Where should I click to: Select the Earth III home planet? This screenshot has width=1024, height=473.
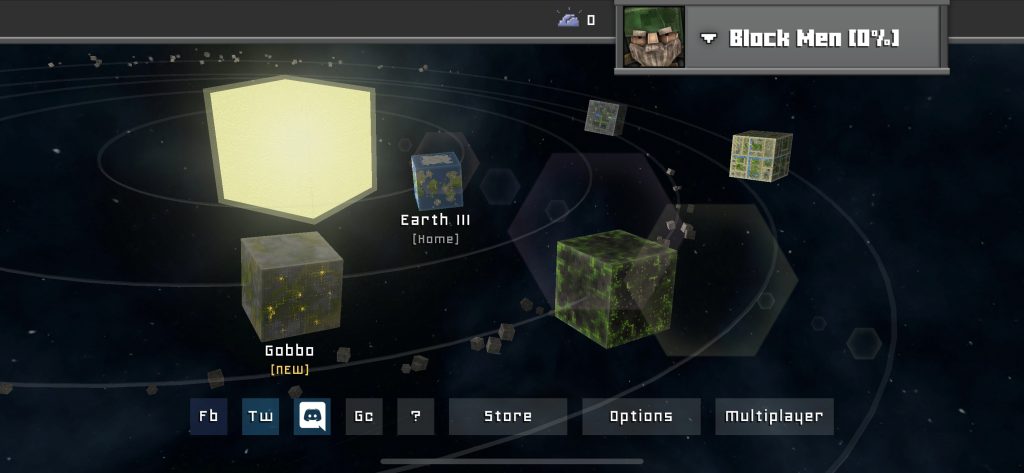coord(437,181)
